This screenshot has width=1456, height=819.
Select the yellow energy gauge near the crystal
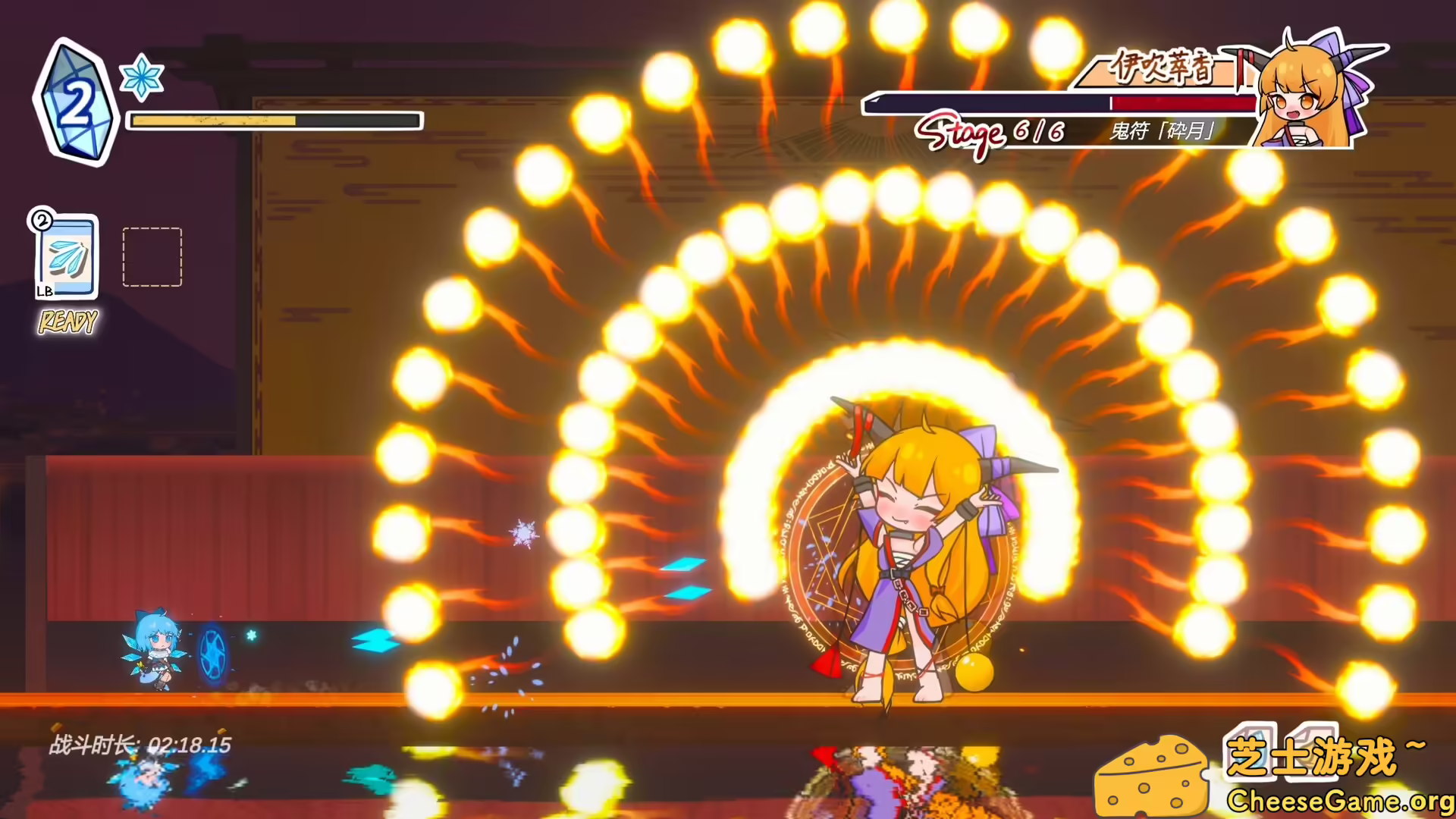[x=211, y=120]
